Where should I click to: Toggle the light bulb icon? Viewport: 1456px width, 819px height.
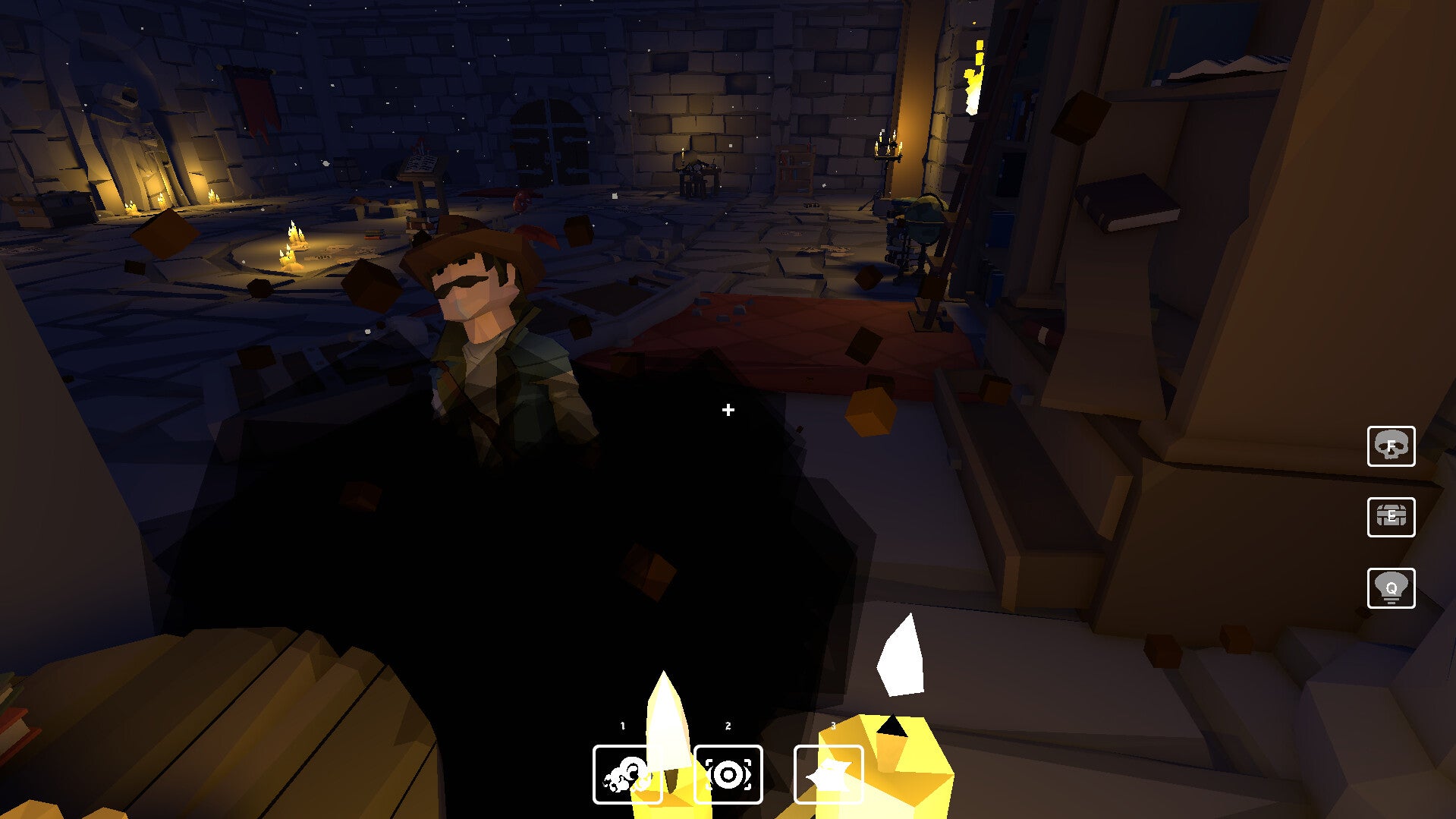pyautogui.click(x=1391, y=588)
